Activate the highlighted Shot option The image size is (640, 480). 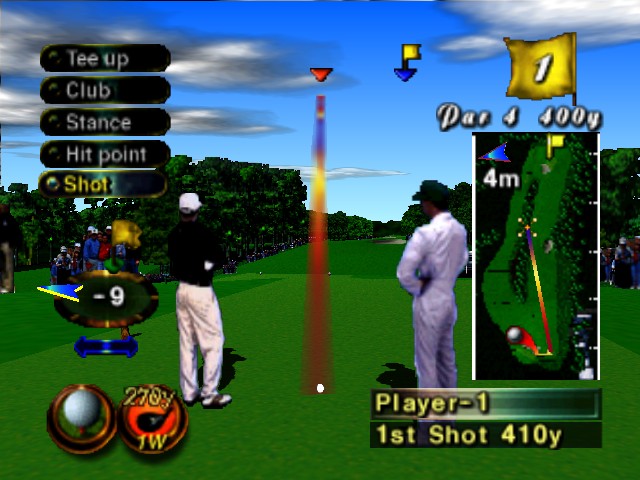(x=102, y=185)
